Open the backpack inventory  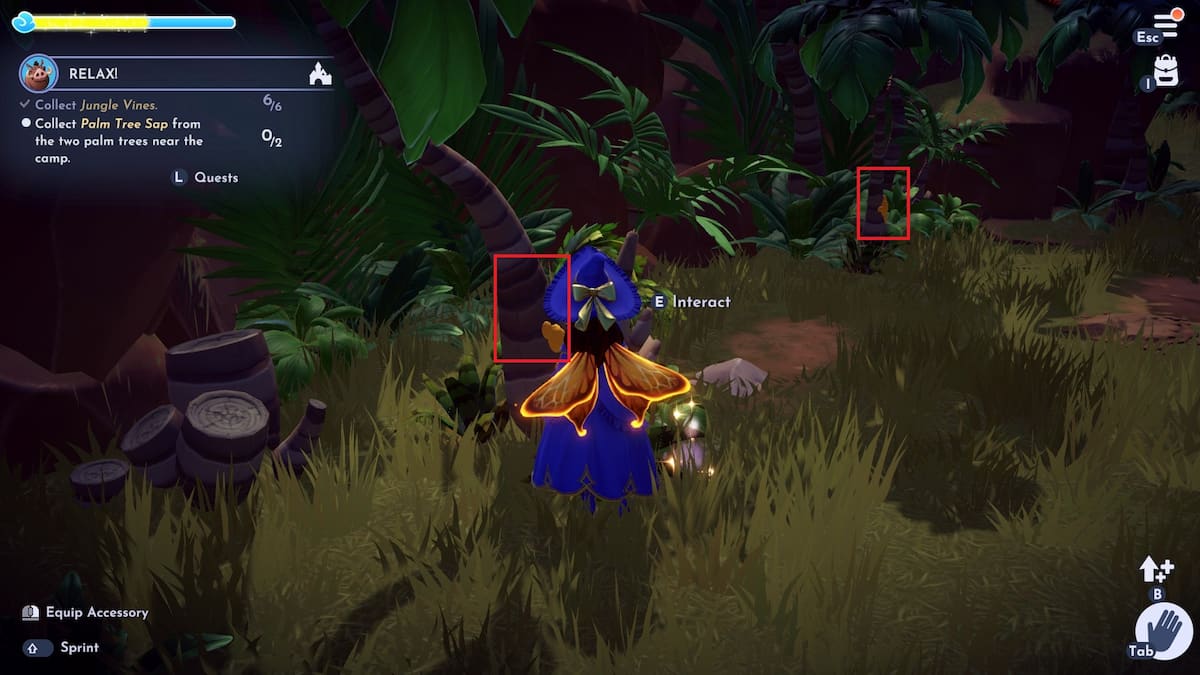pos(1166,70)
